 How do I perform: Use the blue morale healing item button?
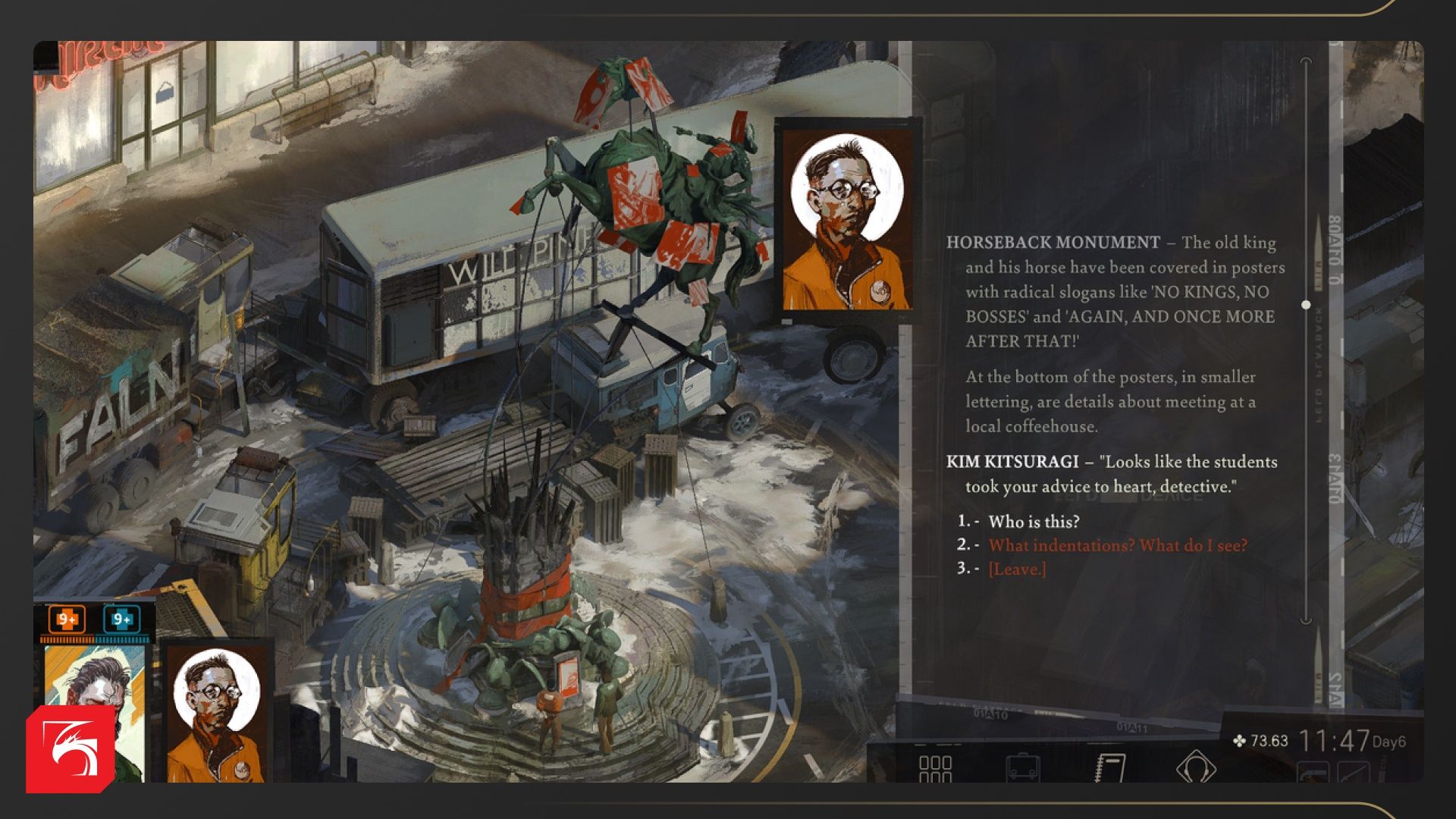point(121,620)
